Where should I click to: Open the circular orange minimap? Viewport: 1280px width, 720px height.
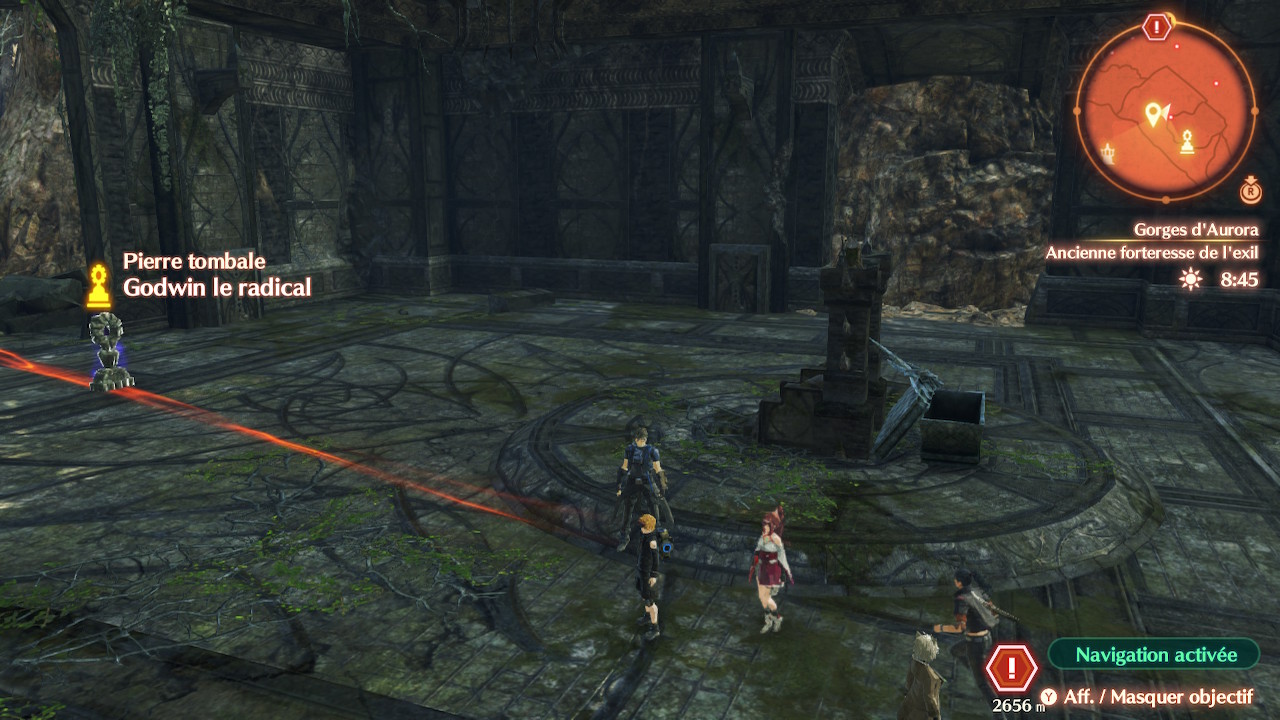tap(1166, 110)
